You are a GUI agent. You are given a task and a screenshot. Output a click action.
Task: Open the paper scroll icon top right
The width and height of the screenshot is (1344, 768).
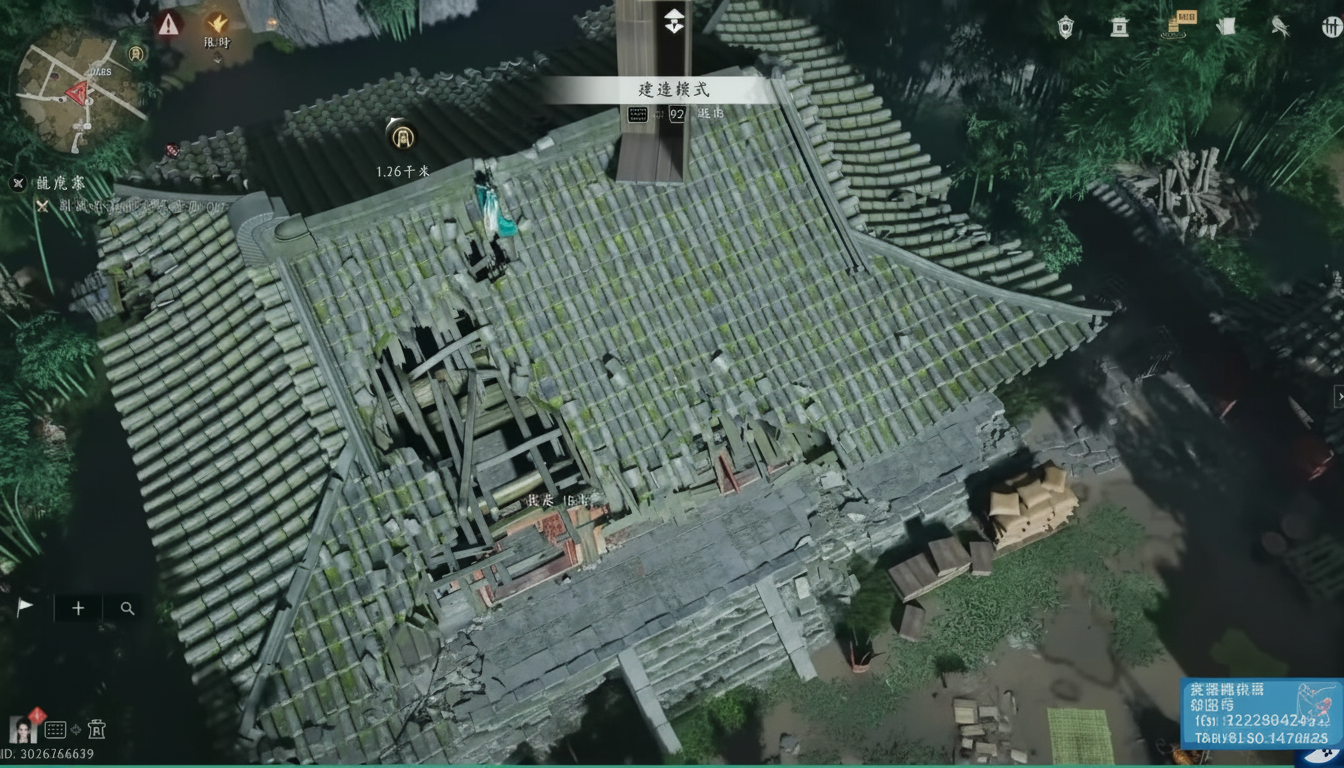click(x=1226, y=25)
